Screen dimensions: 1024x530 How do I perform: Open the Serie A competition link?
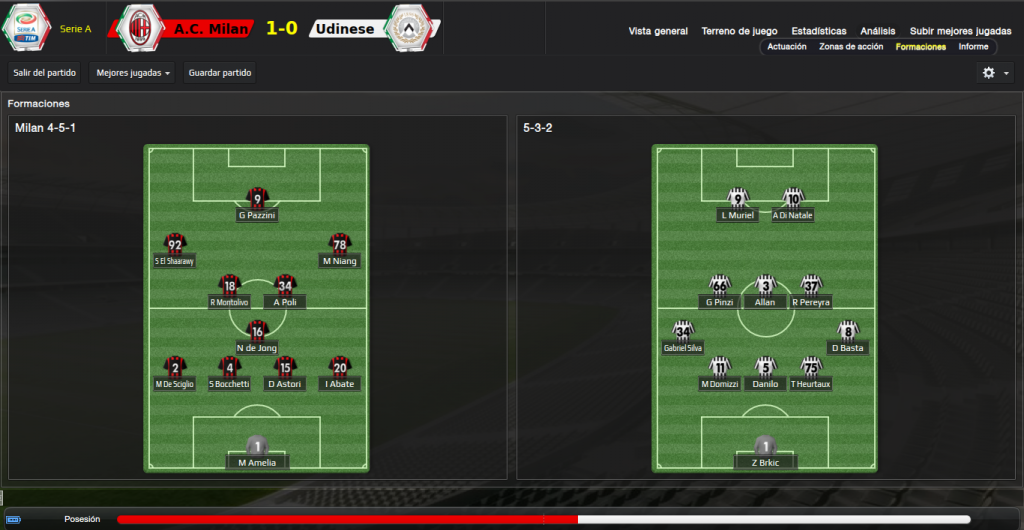(x=75, y=29)
